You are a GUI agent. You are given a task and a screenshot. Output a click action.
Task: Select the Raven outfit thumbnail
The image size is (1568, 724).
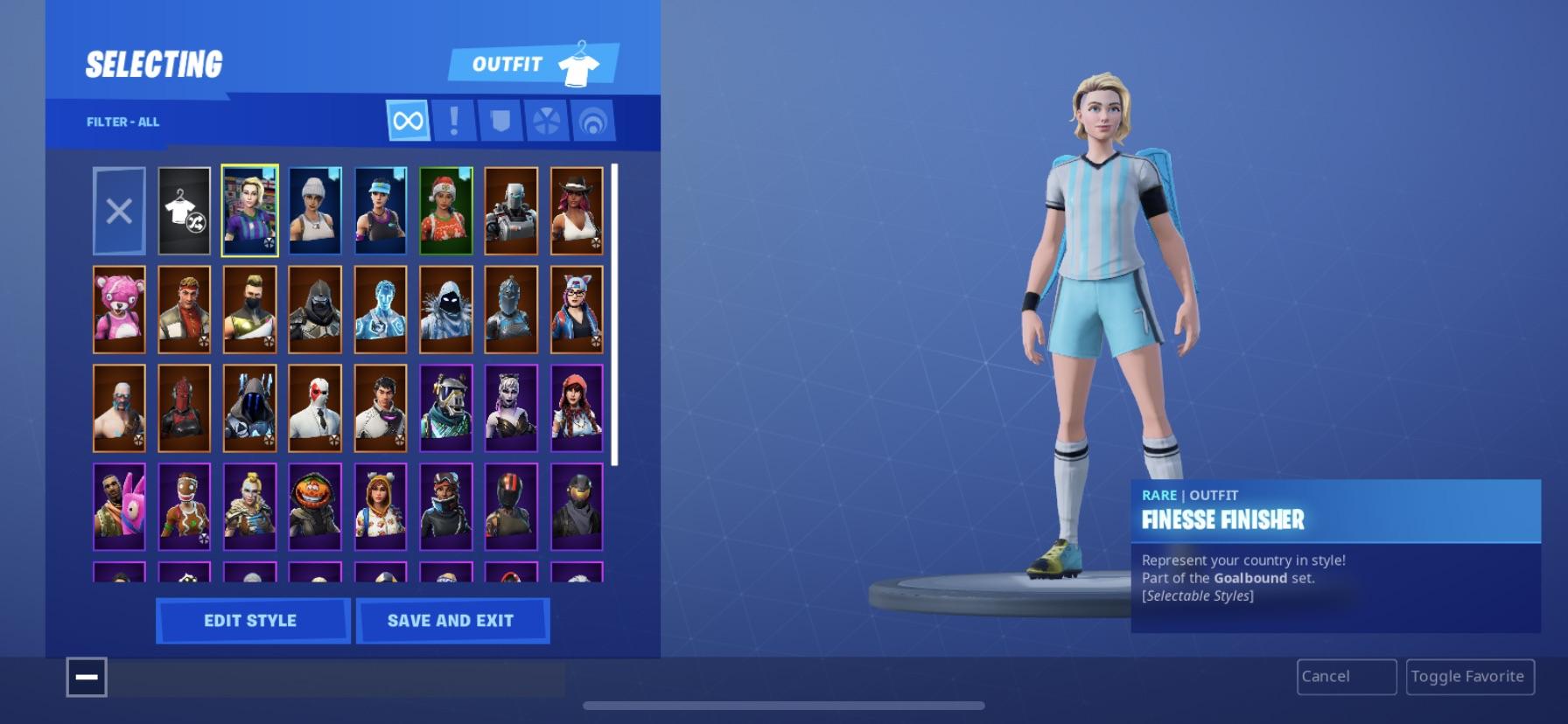pyautogui.click(x=445, y=309)
